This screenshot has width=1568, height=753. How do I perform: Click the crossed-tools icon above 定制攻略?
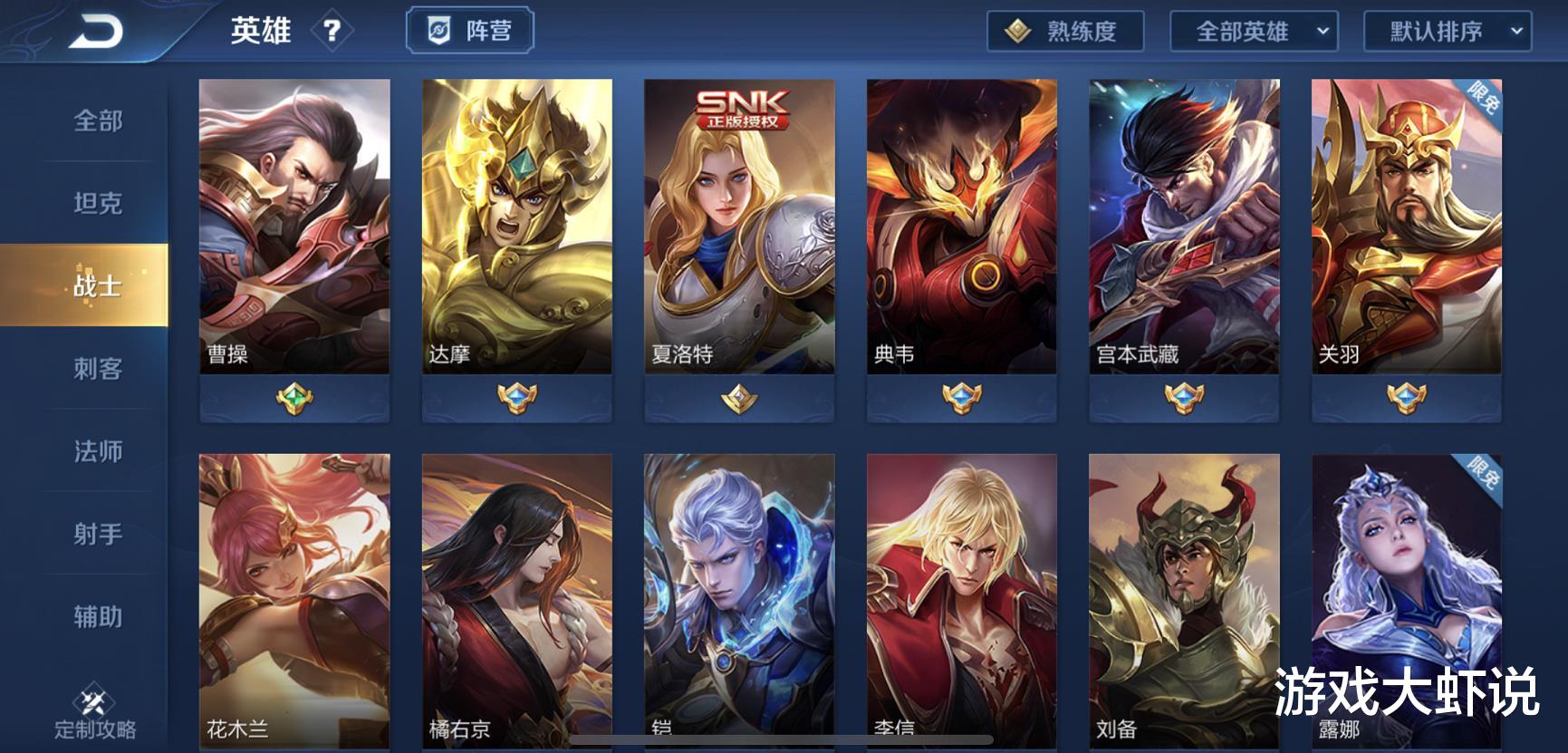93,698
